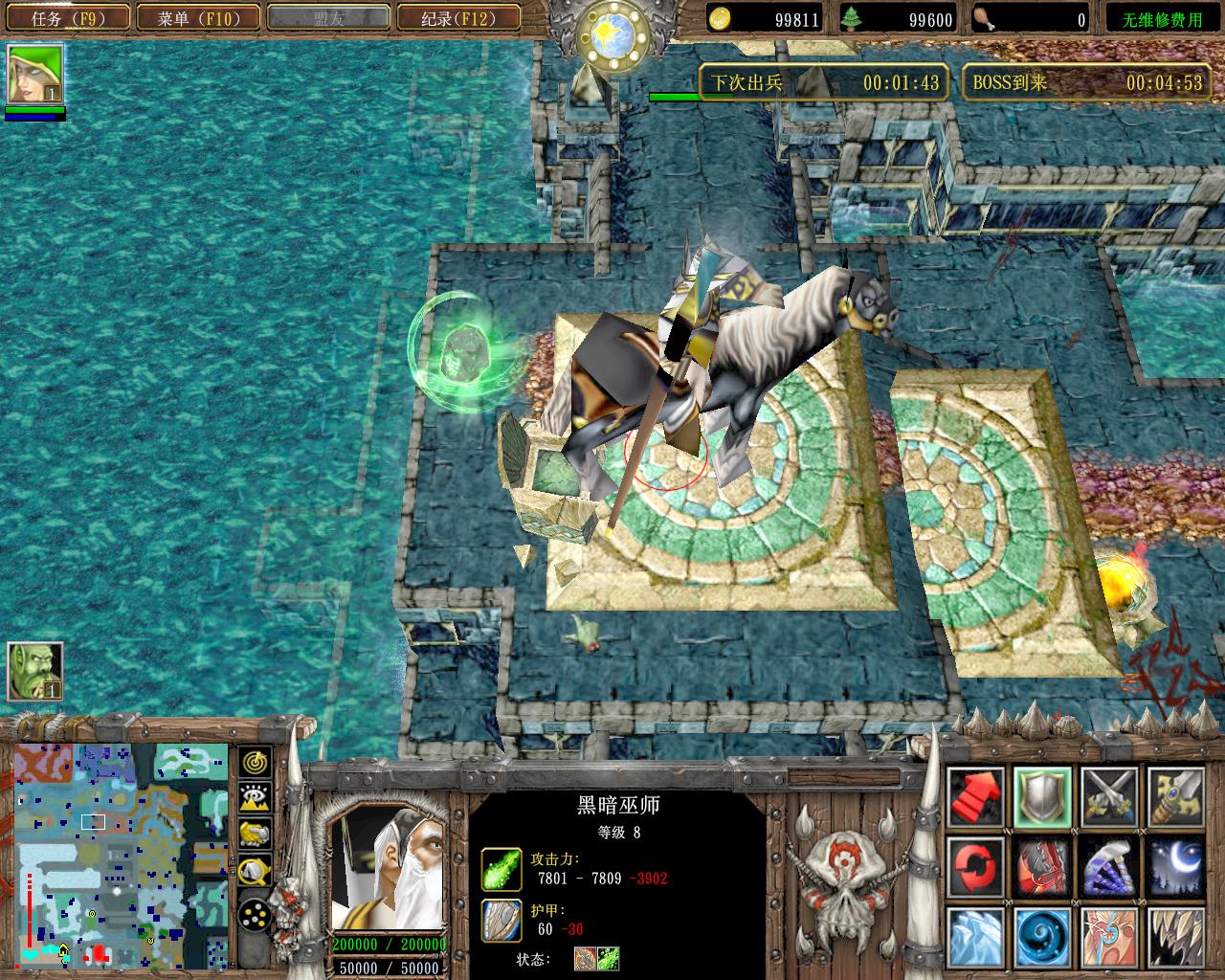Activate the ice shard frost spell

pyautogui.click(x=975, y=934)
